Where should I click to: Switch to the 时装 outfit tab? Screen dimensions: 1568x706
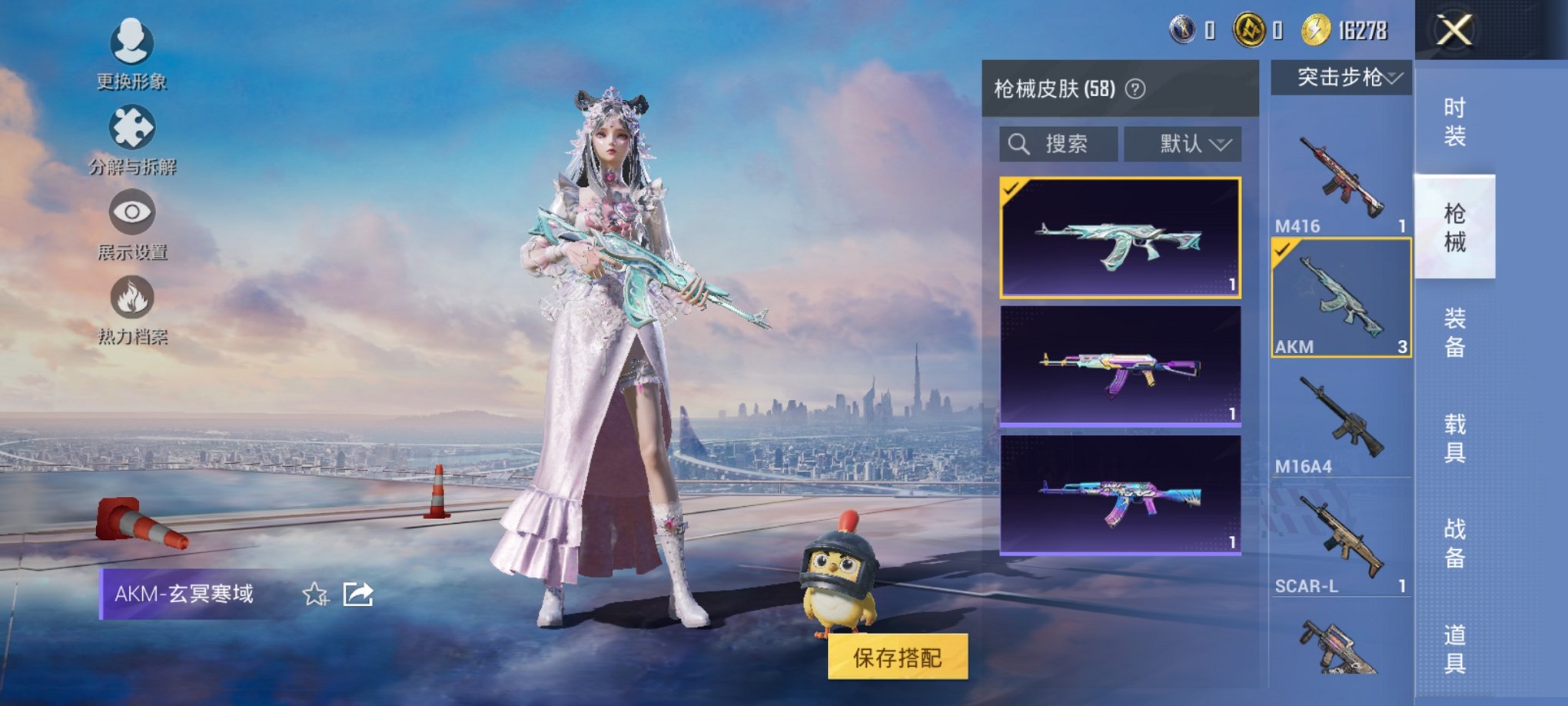coord(1457,121)
